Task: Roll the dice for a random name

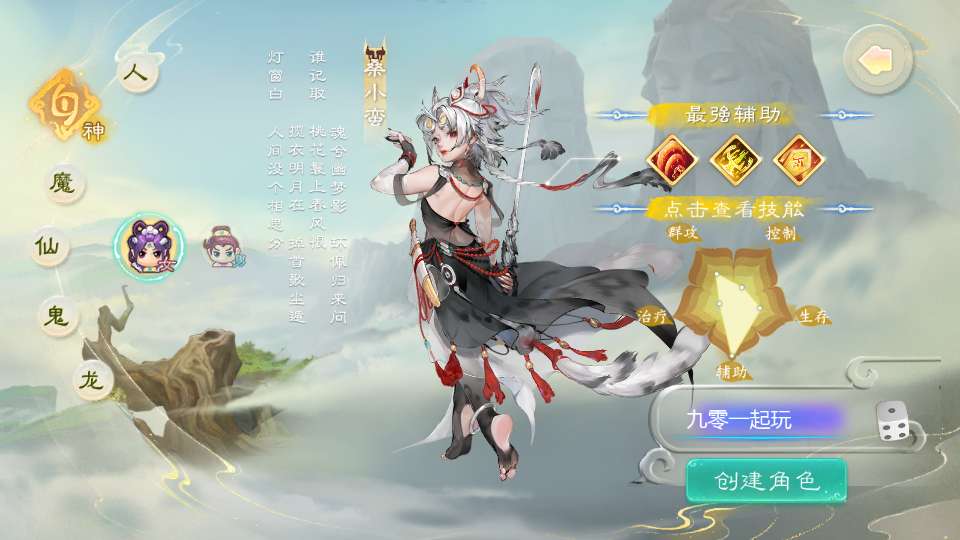Action: (893, 421)
